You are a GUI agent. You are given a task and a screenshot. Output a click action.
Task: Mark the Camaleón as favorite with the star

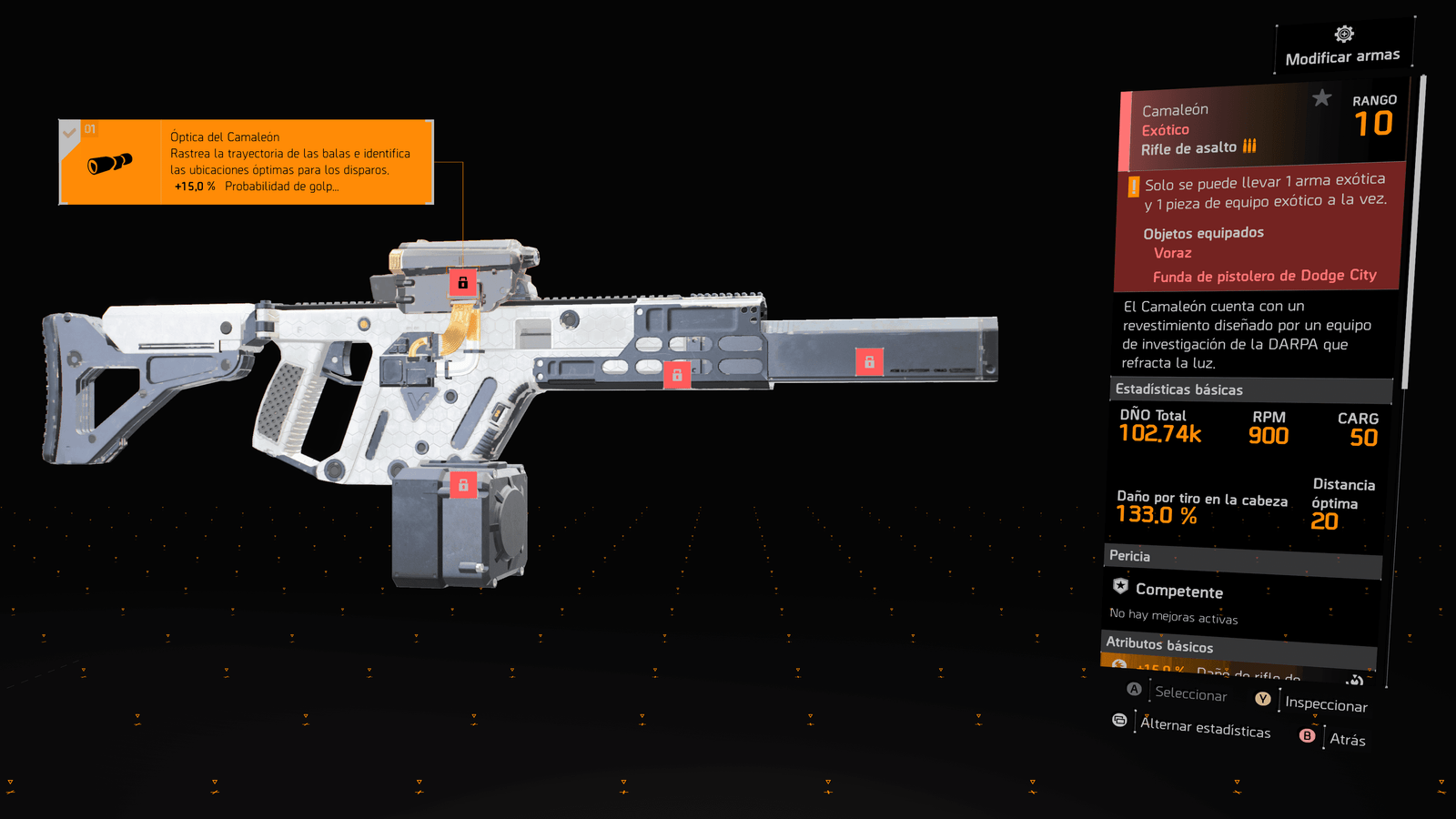[1321, 98]
